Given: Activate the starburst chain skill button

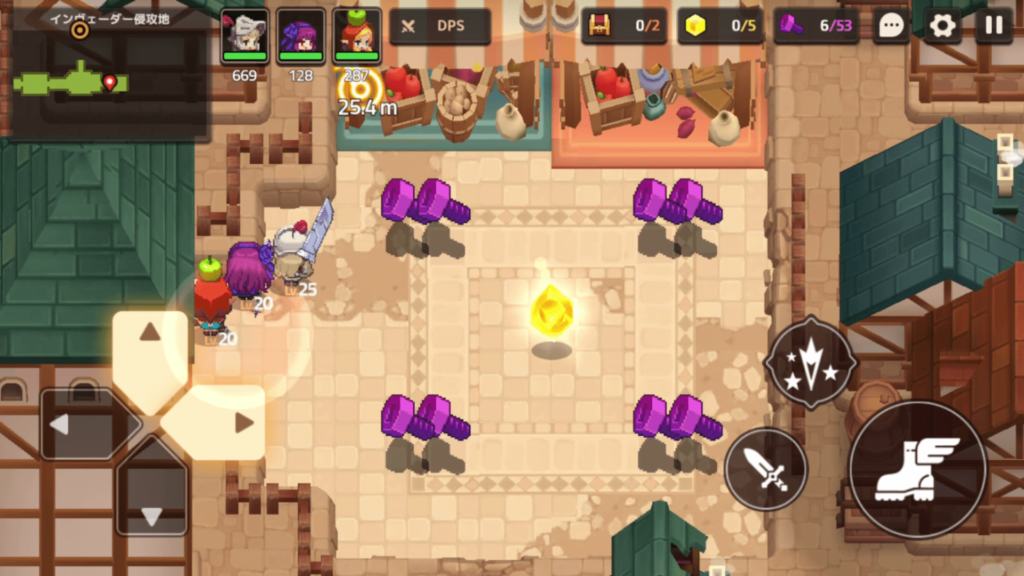Looking at the screenshot, I should pyautogui.click(x=810, y=362).
